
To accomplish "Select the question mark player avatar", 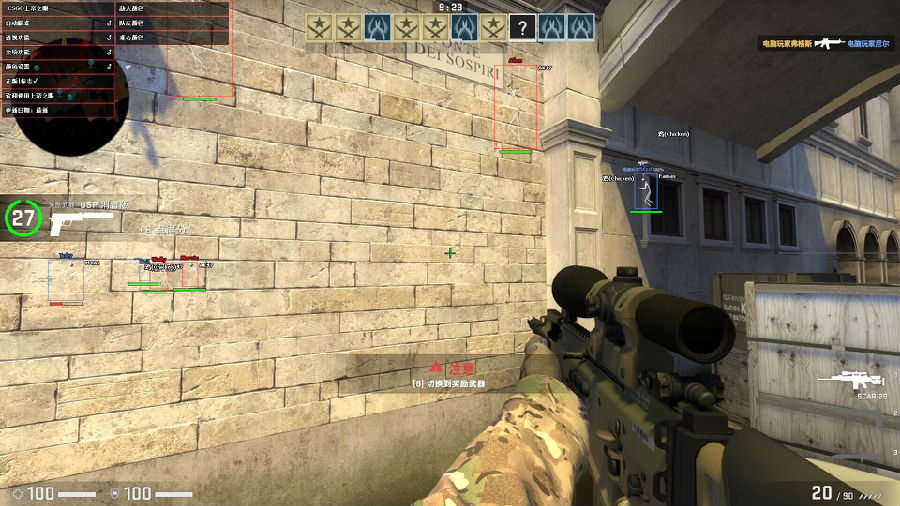I will point(522,27).
